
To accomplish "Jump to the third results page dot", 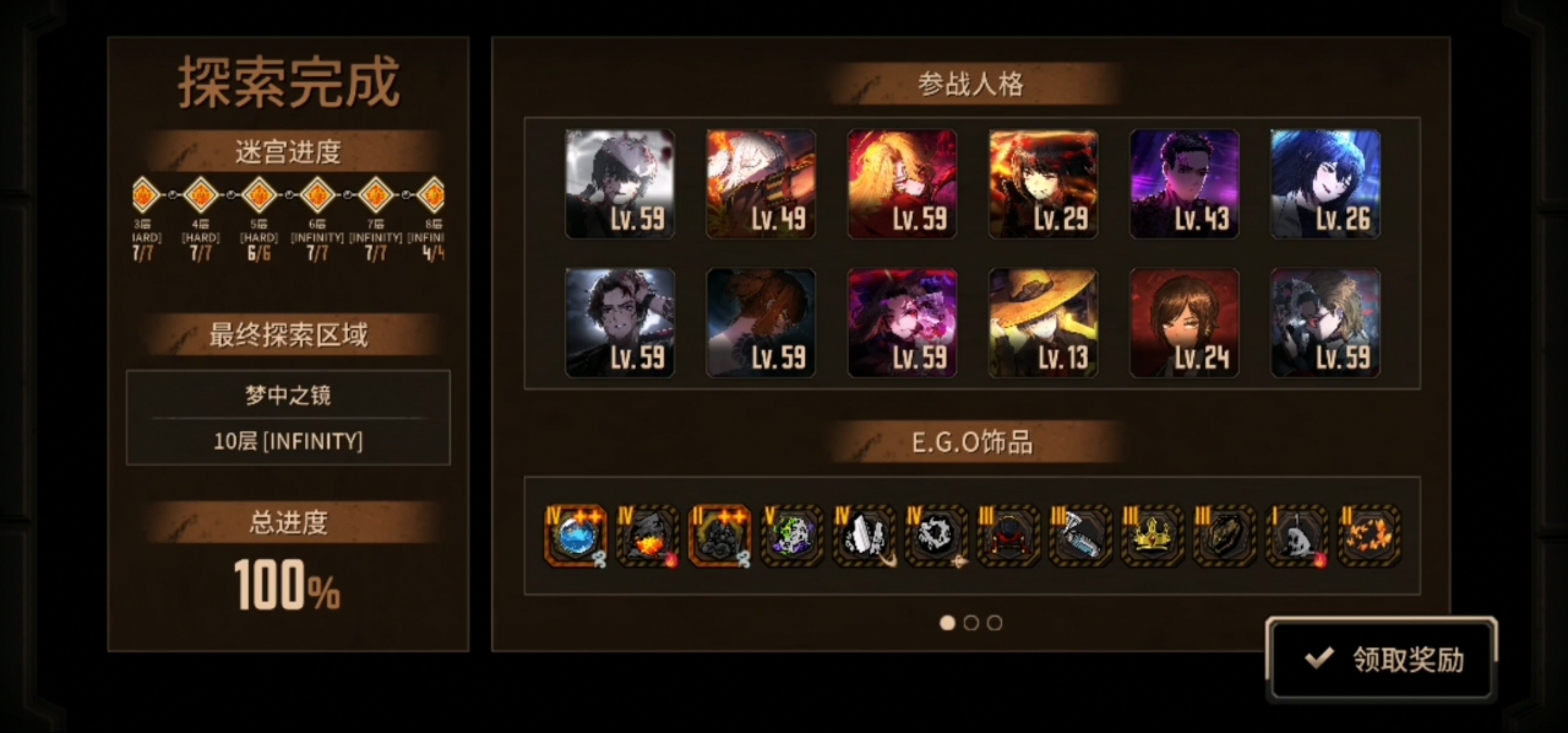I will (x=994, y=623).
